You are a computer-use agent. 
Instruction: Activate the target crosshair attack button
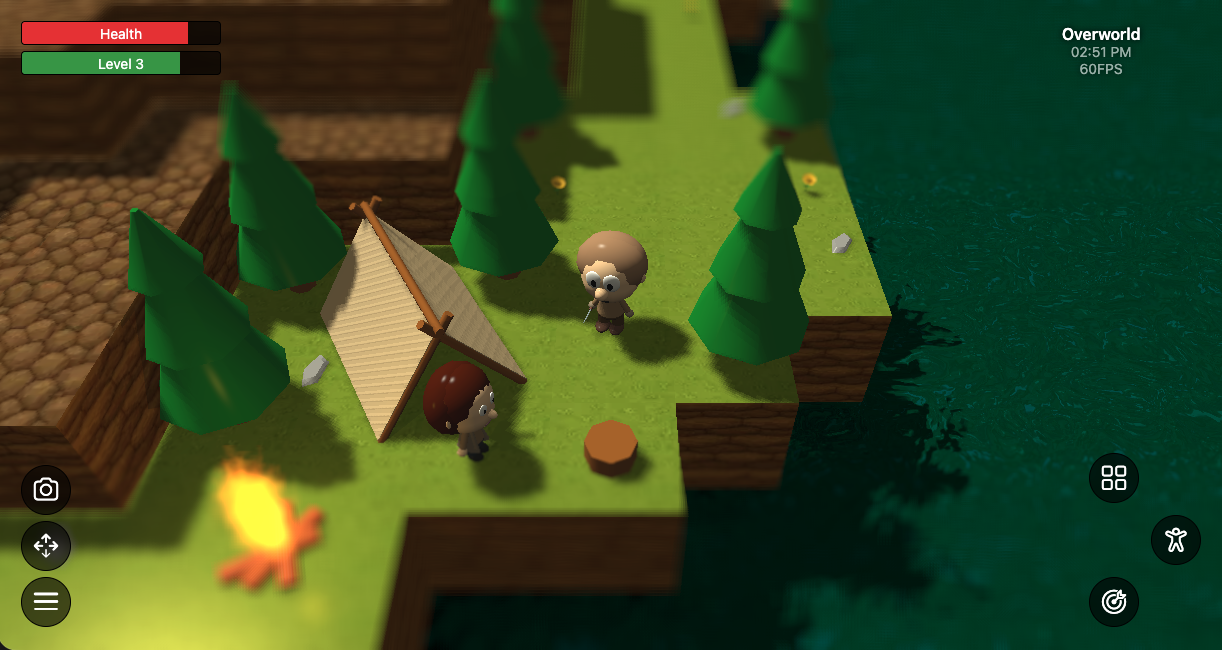pos(1114,602)
